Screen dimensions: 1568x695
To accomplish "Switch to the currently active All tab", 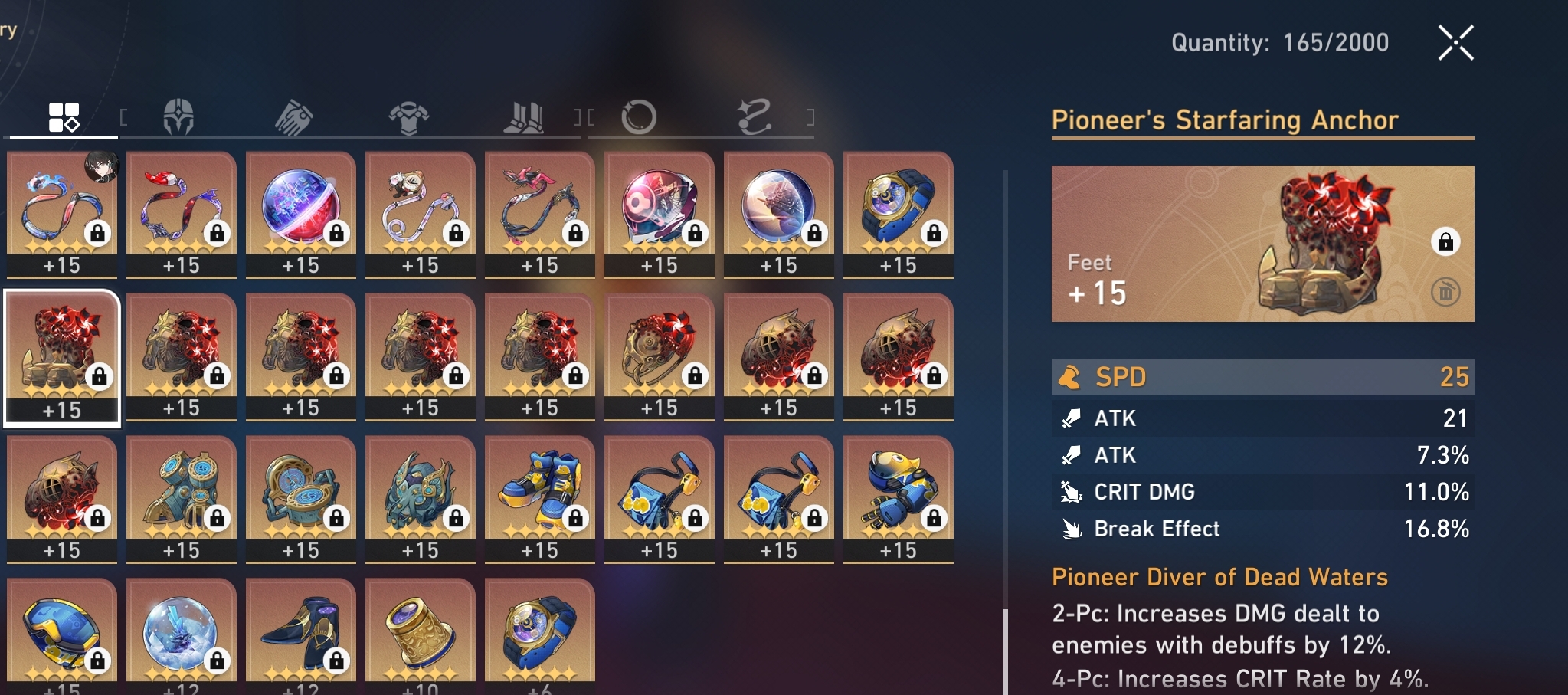I will pos(62,115).
